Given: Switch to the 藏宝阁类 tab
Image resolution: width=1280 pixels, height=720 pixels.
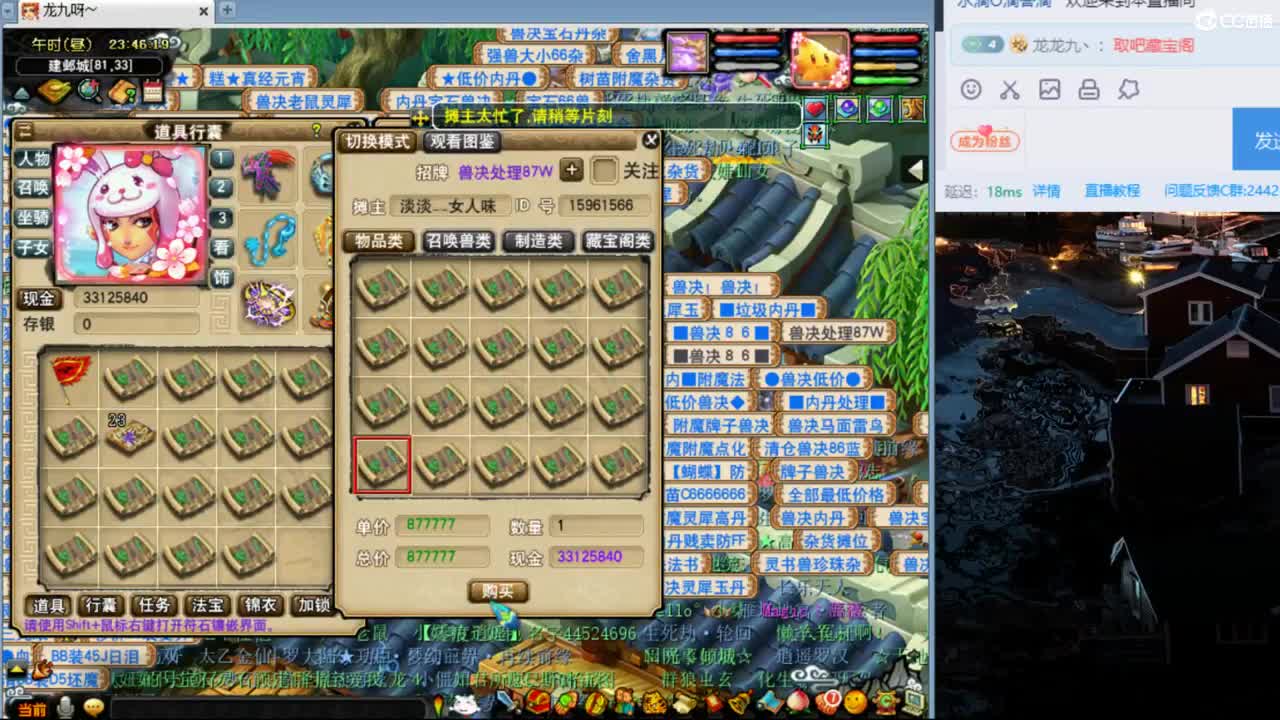Looking at the screenshot, I should pos(617,241).
